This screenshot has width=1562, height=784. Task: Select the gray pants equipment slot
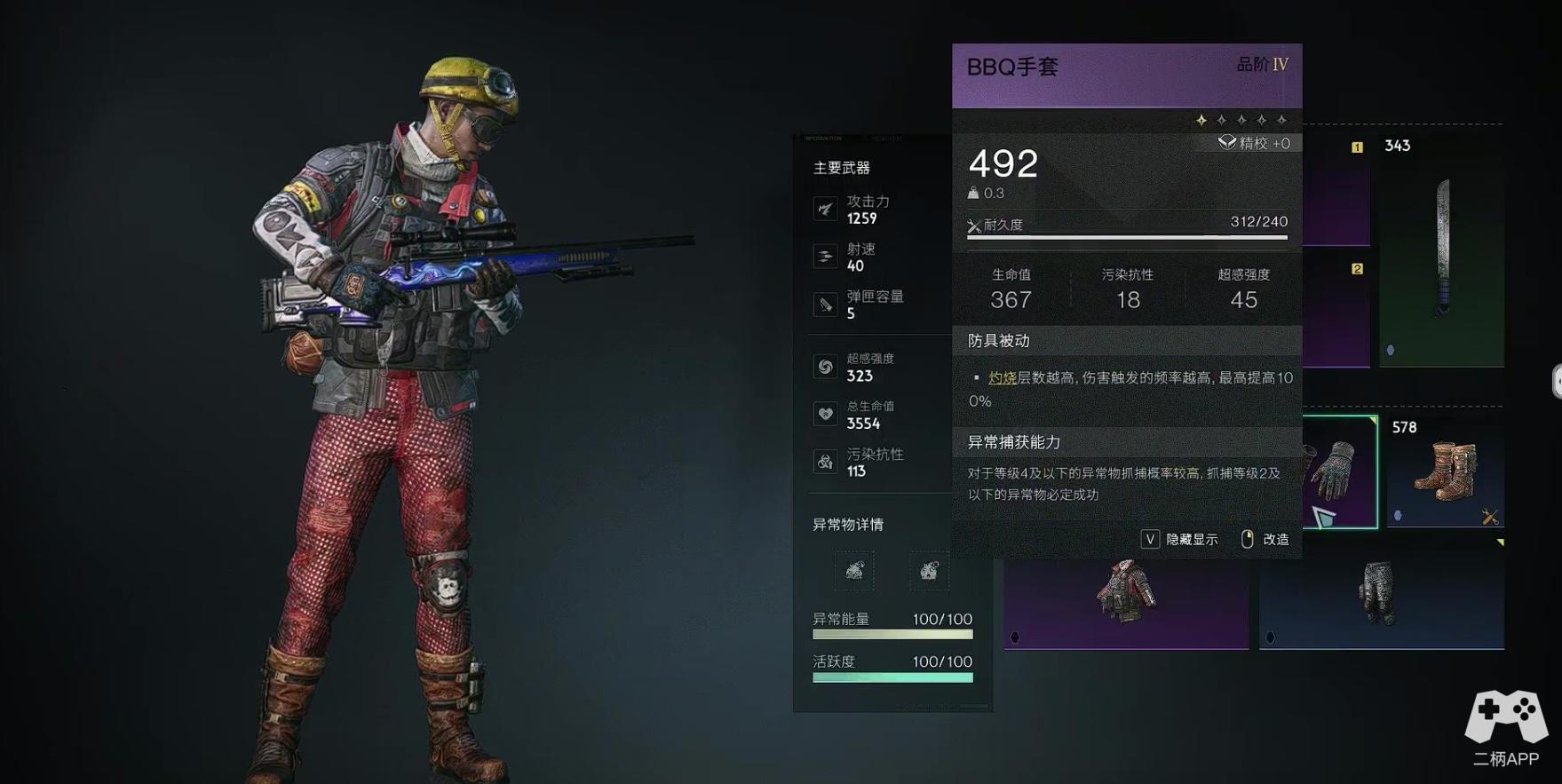[x=1381, y=593]
